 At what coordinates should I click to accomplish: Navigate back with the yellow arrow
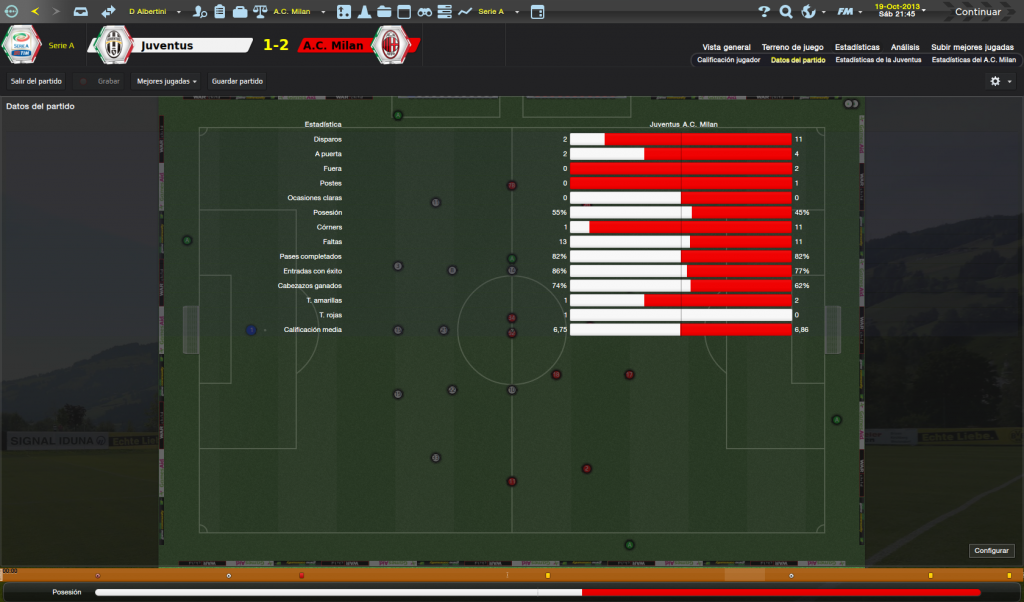36,12
